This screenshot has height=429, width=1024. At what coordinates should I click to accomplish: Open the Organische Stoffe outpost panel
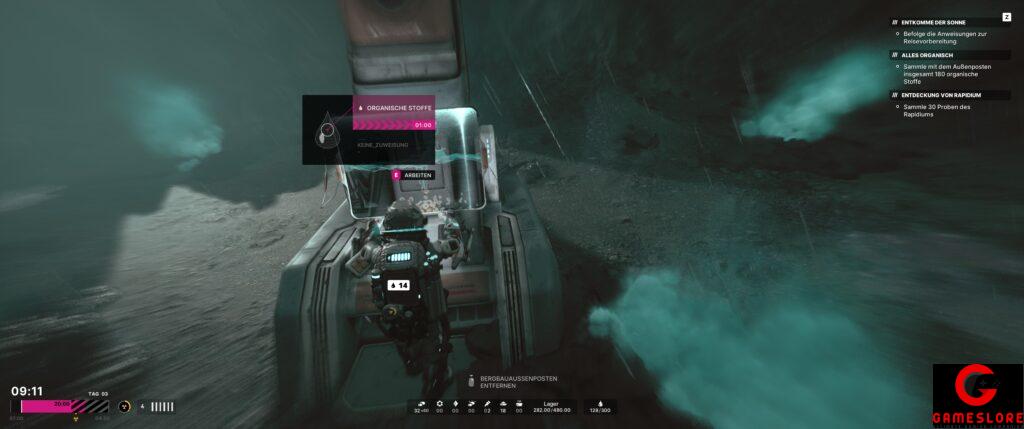coord(394,107)
